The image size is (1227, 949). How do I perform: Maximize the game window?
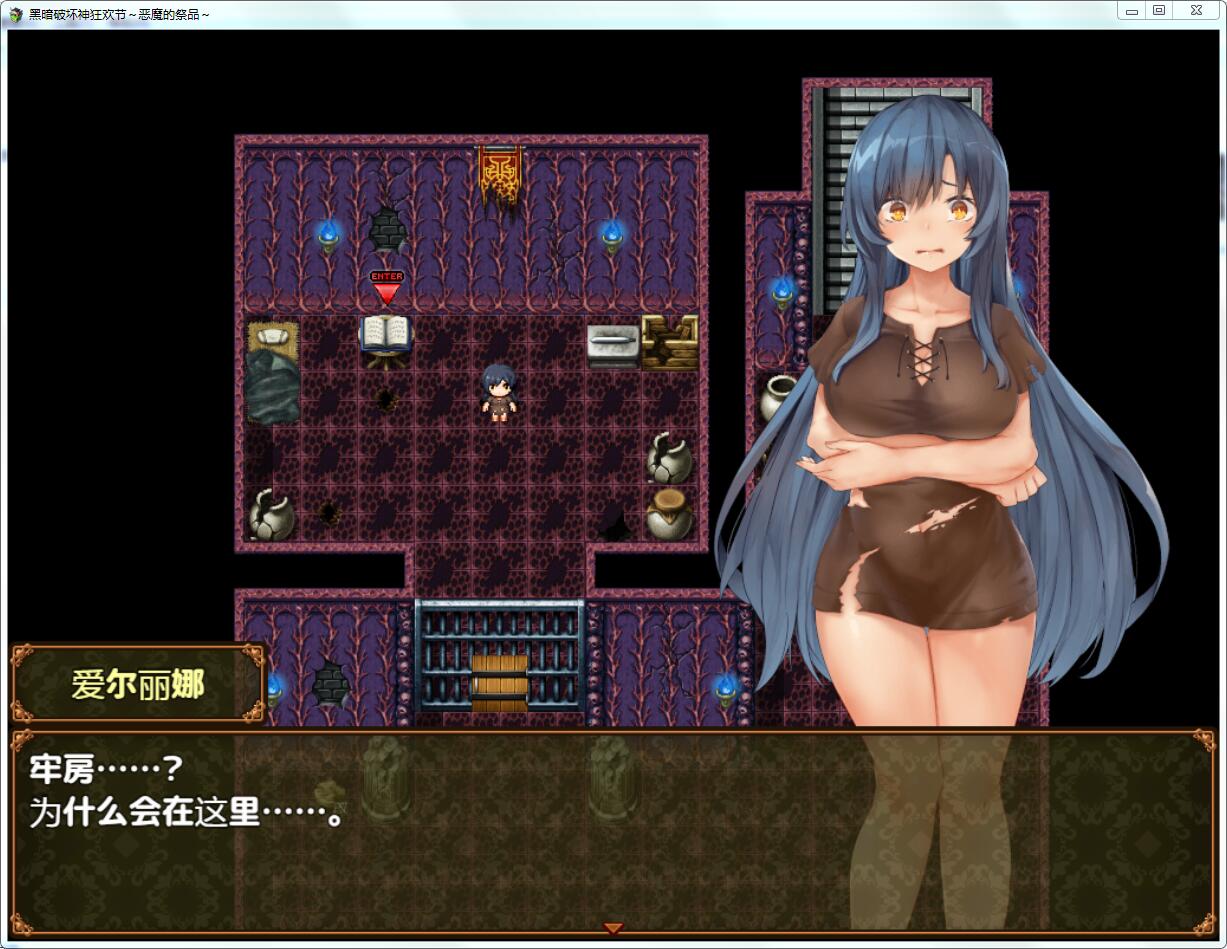point(1159,11)
